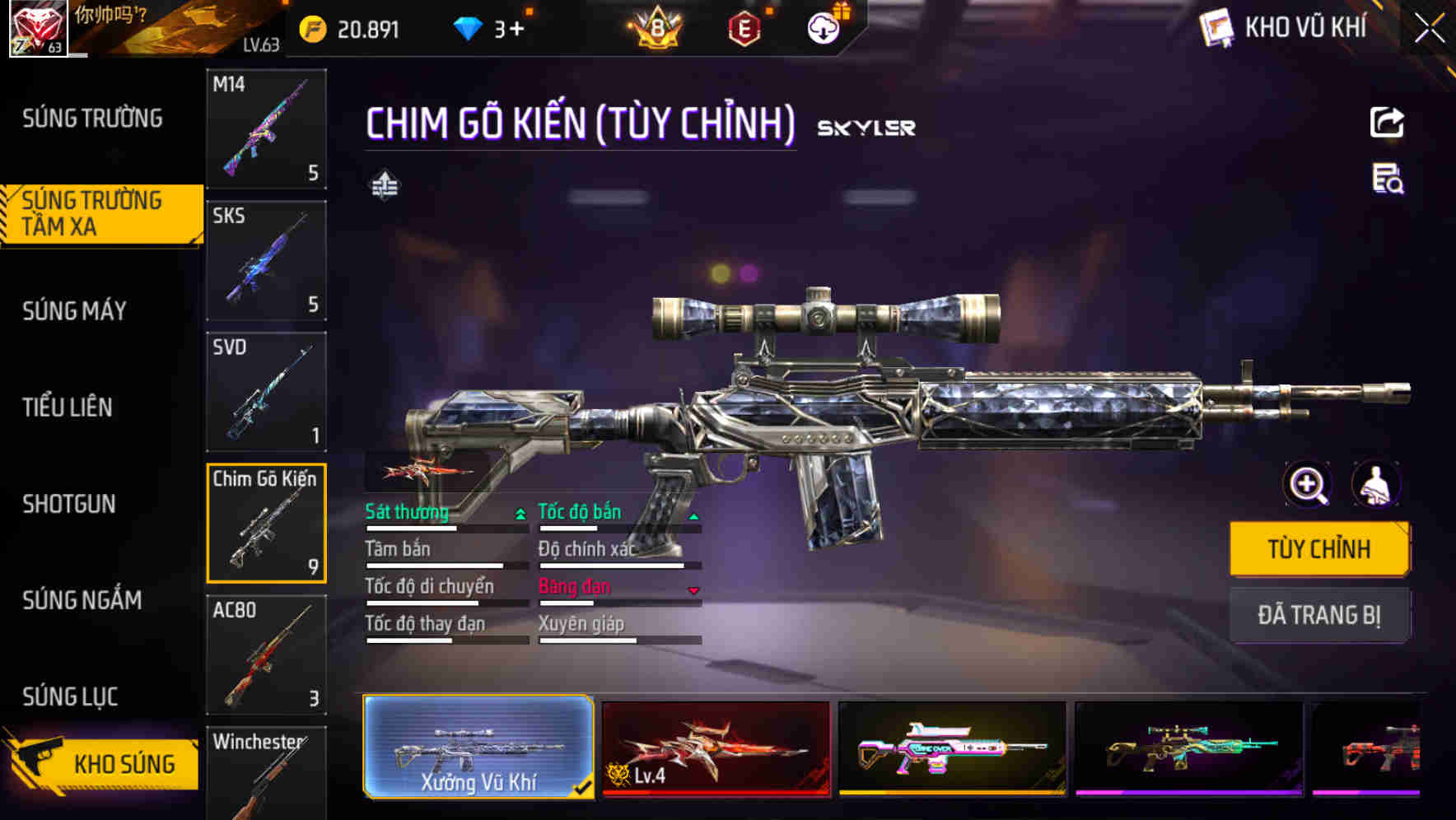This screenshot has height=820, width=1456.
Task: Choose the Lv.4 red weapon skin
Action: pos(715,749)
